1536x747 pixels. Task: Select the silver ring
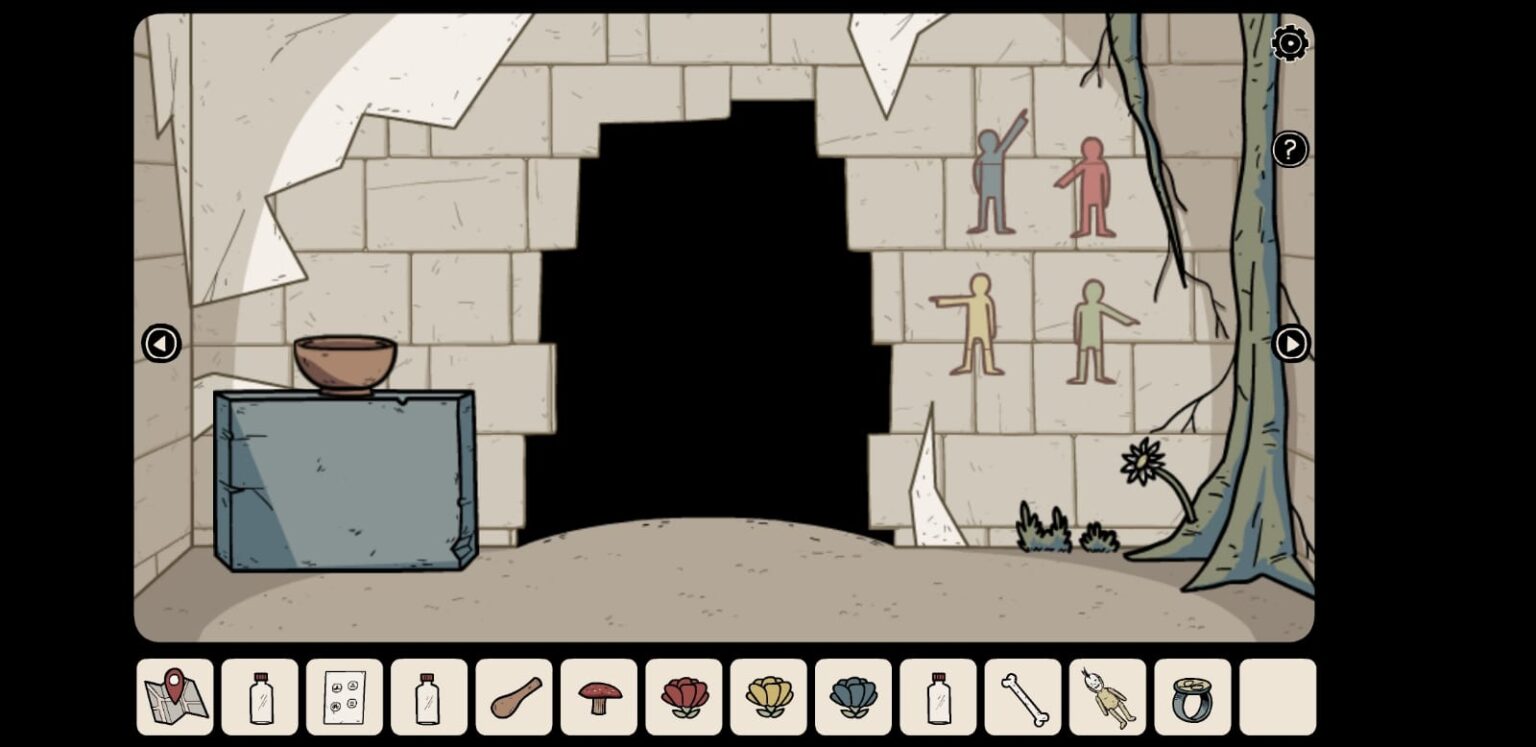[1191, 697]
